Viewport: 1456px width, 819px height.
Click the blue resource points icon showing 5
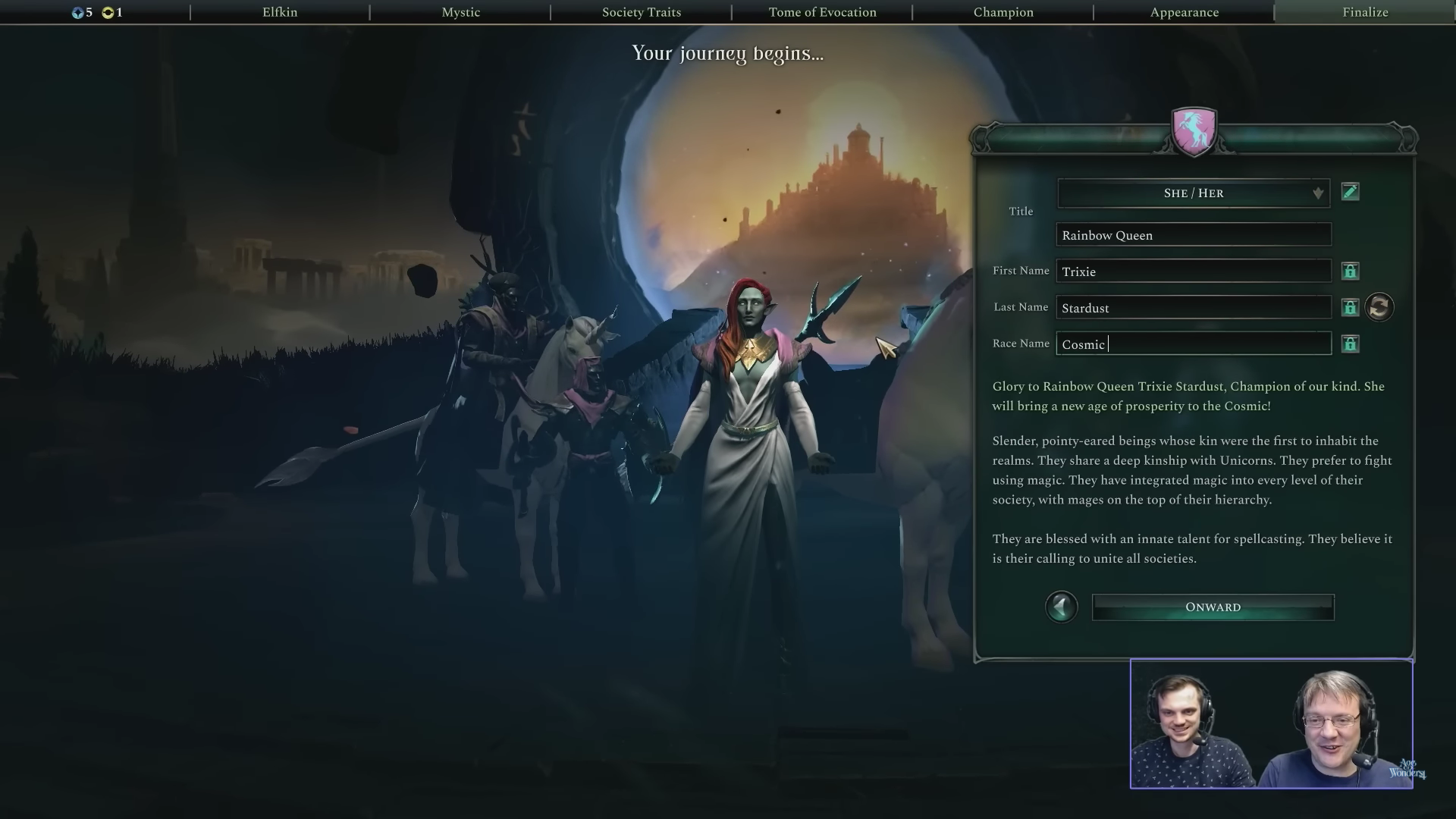(76, 12)
